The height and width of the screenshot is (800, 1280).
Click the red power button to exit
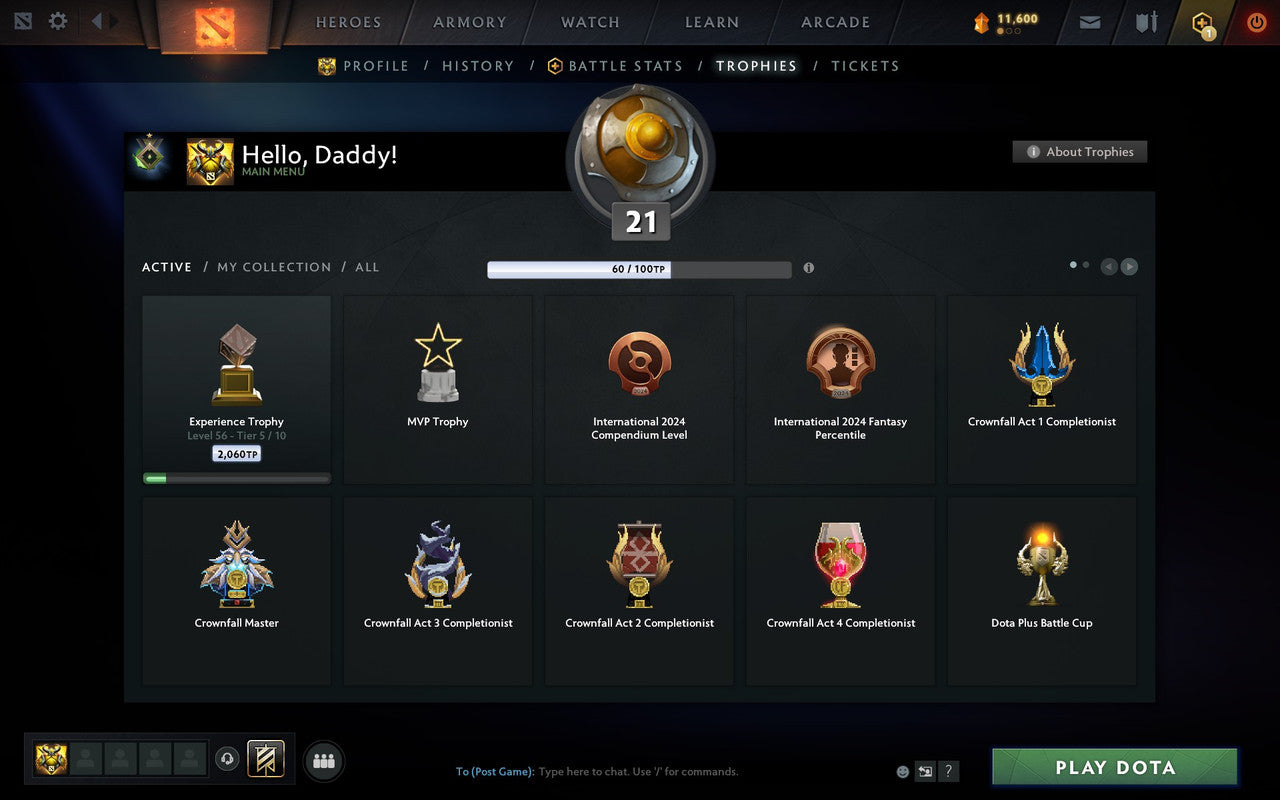pyautogui.click(x=1256, y=21)
